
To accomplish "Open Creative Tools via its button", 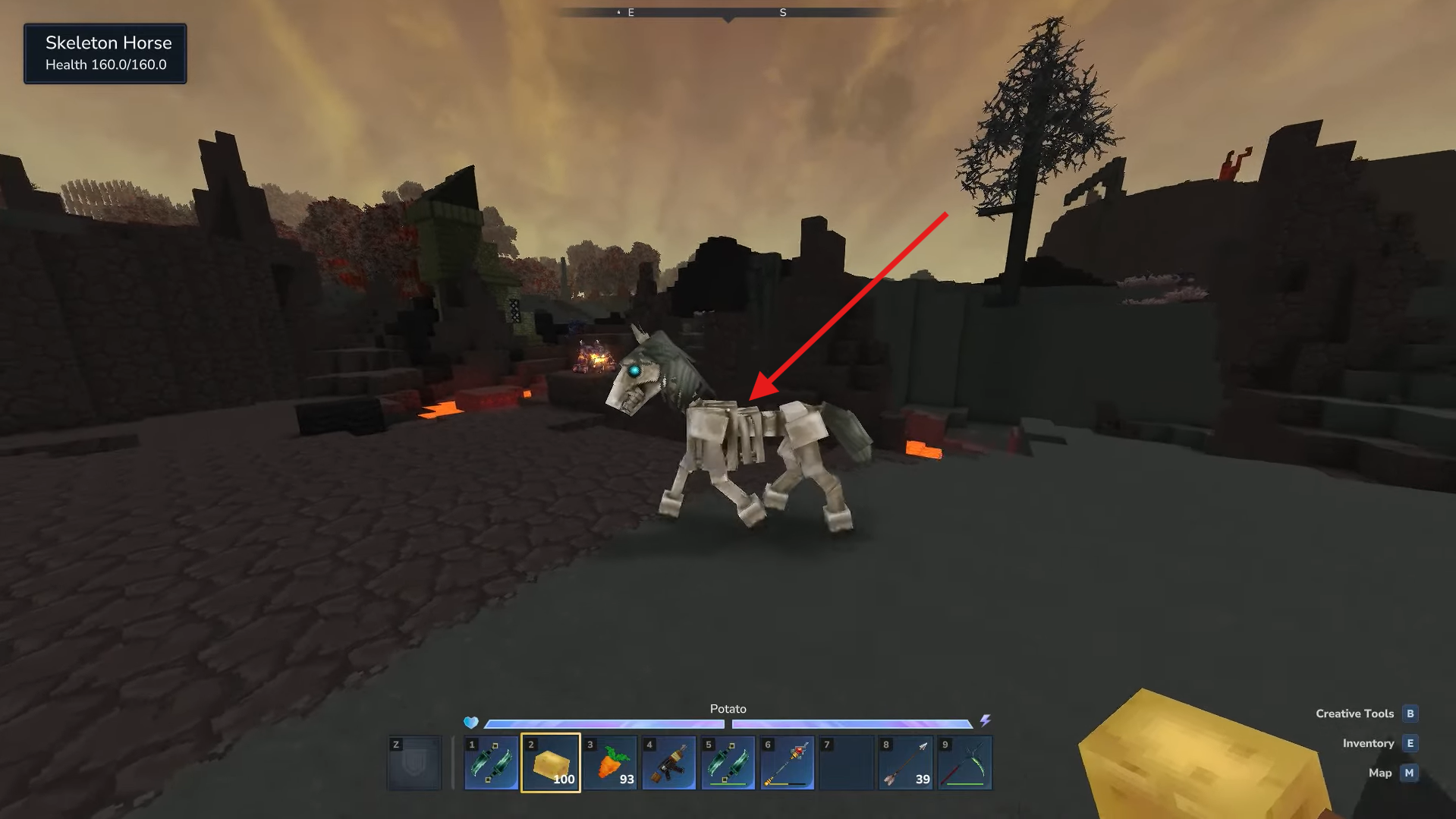I will 1355,713.
